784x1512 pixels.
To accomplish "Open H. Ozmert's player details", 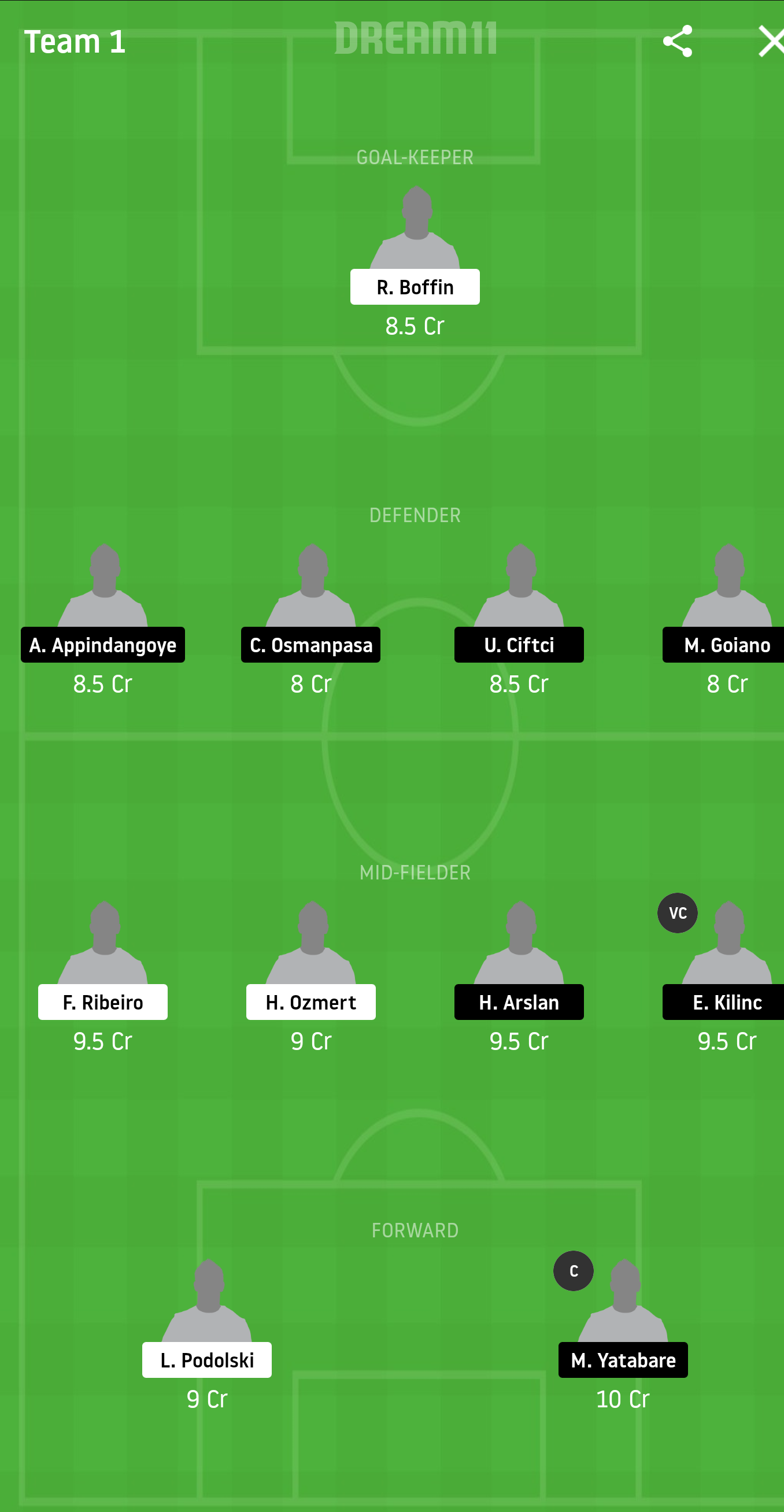I will pos(311,1002).
